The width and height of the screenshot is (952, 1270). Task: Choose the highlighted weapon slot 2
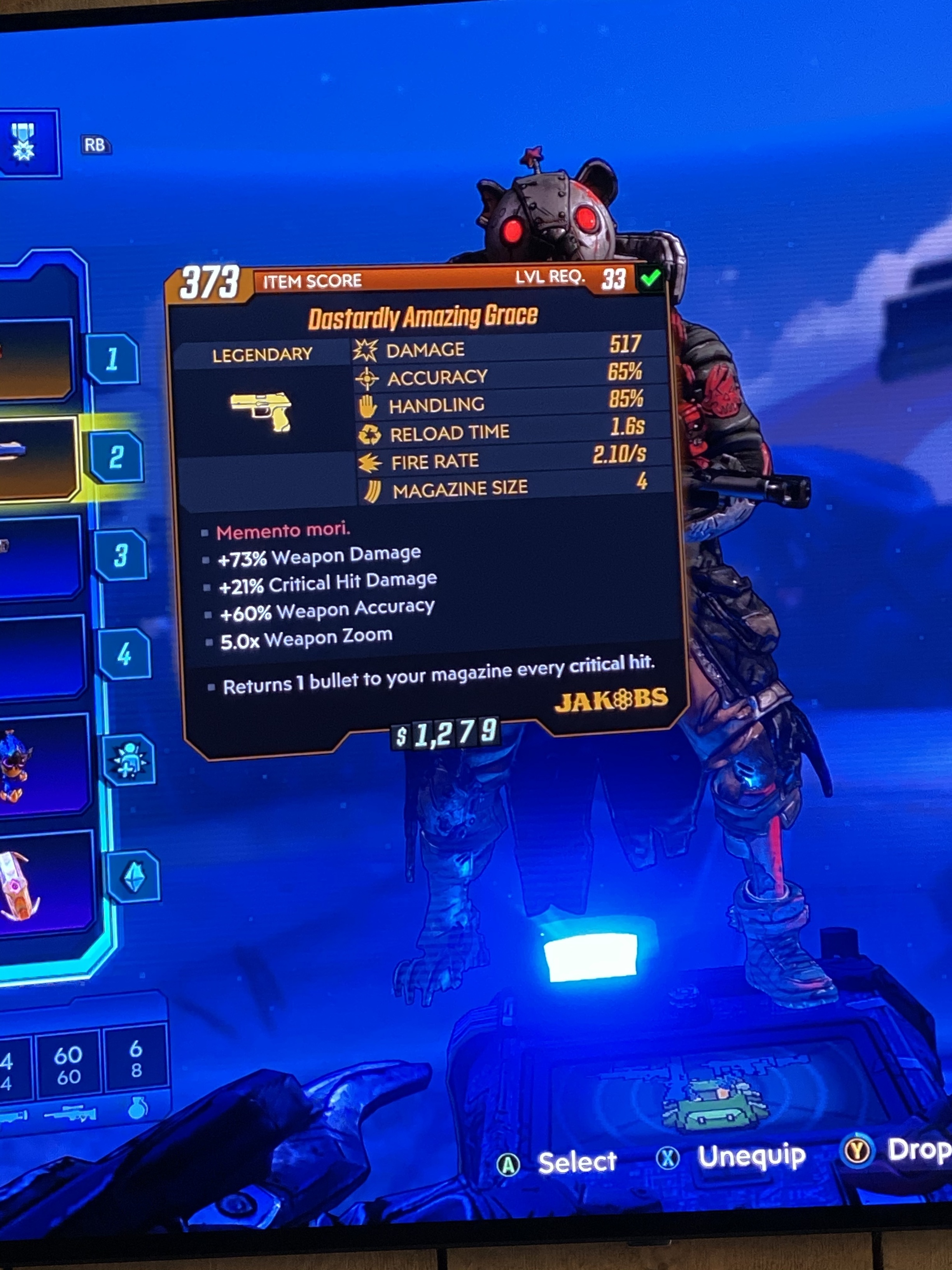[117, 458]
